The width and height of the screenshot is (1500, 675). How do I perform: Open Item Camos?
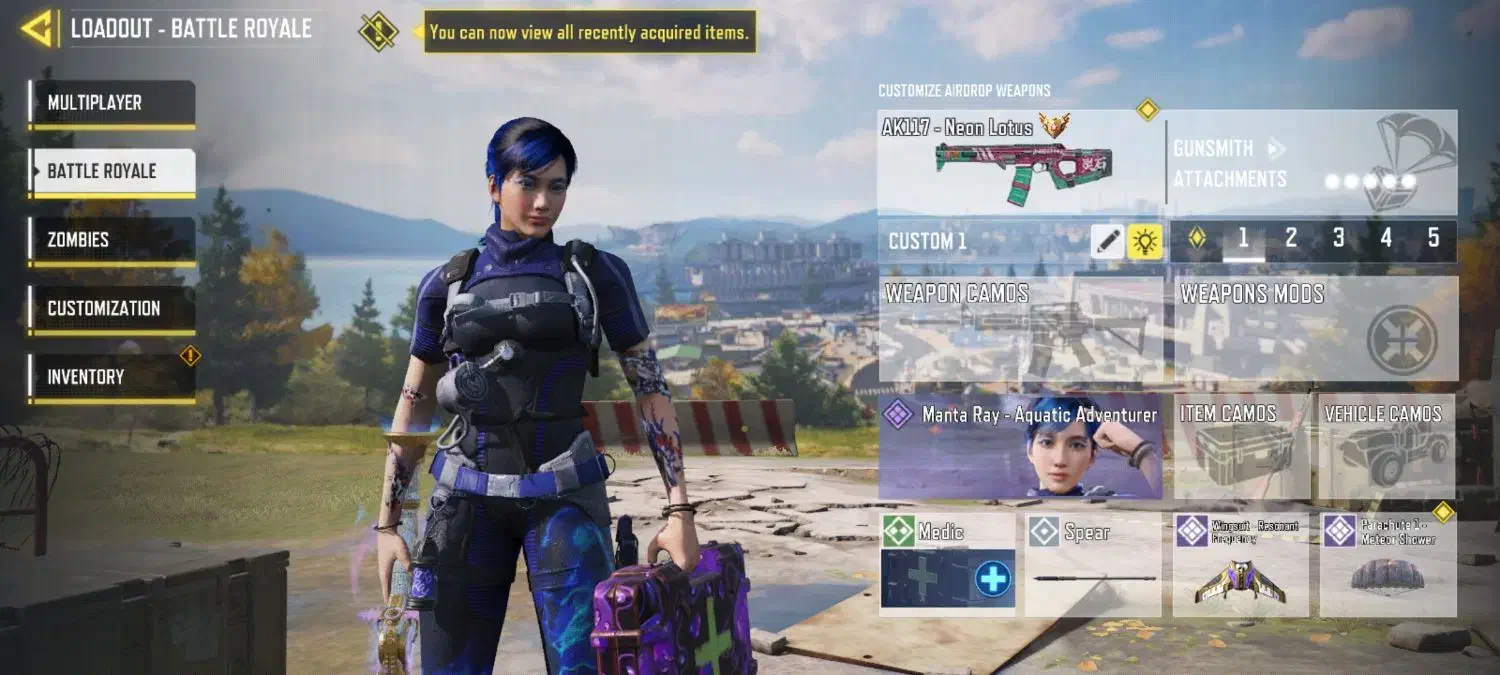pyautogui.click(x=1241, y=447)
